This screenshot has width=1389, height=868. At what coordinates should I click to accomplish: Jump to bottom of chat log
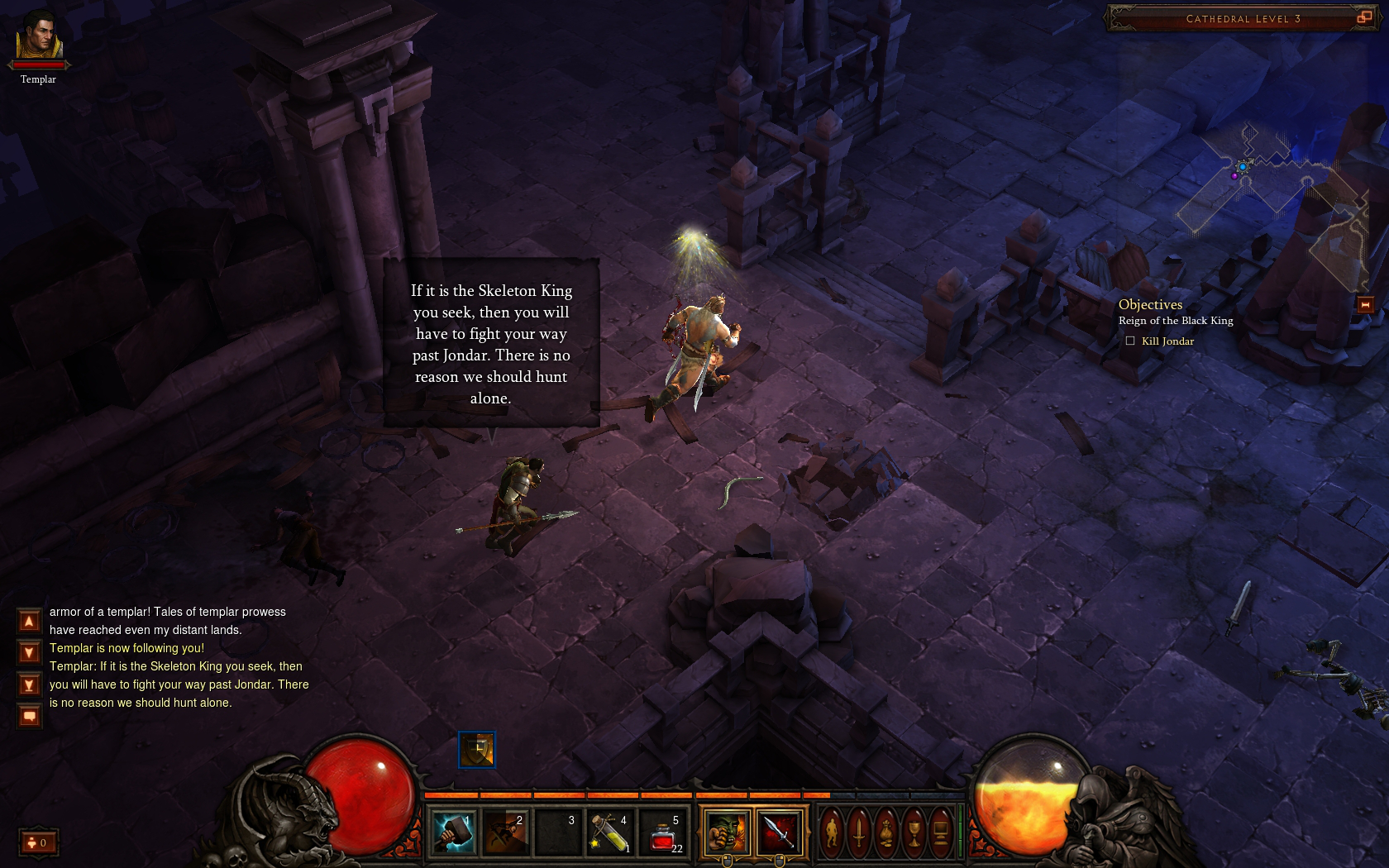pos(29,685)
